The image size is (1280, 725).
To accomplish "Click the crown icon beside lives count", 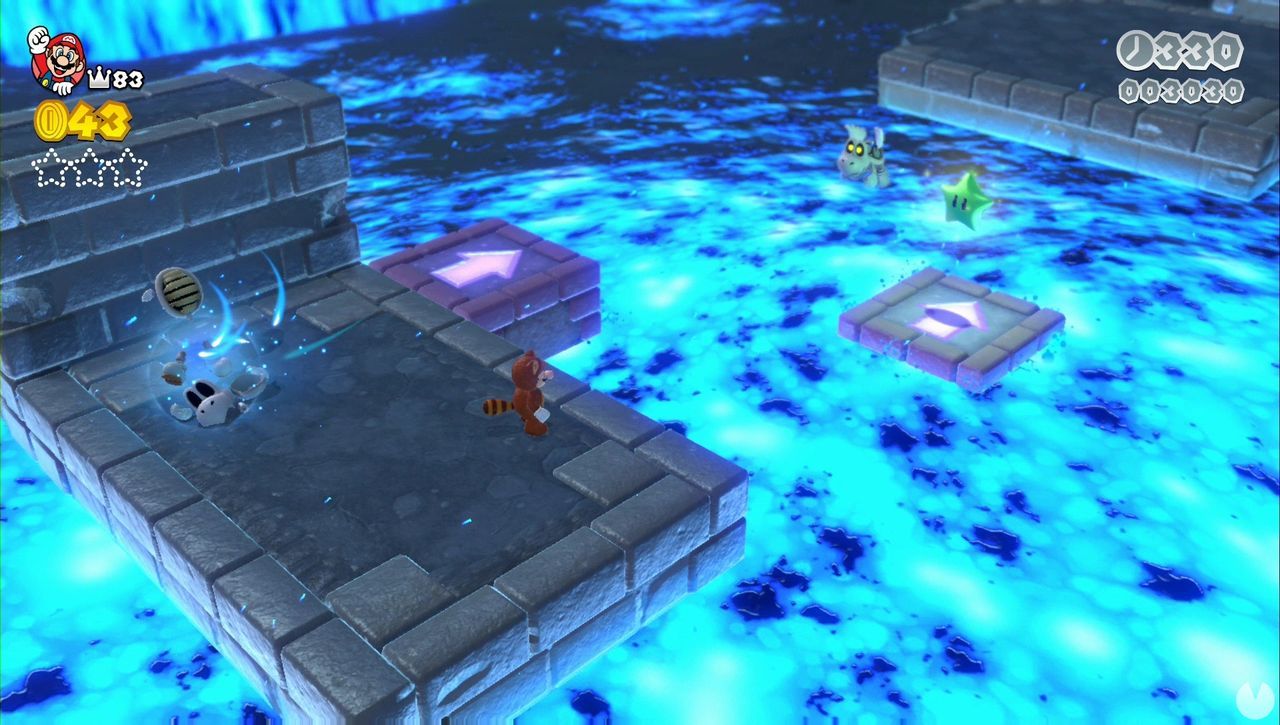I will (99, 77).
